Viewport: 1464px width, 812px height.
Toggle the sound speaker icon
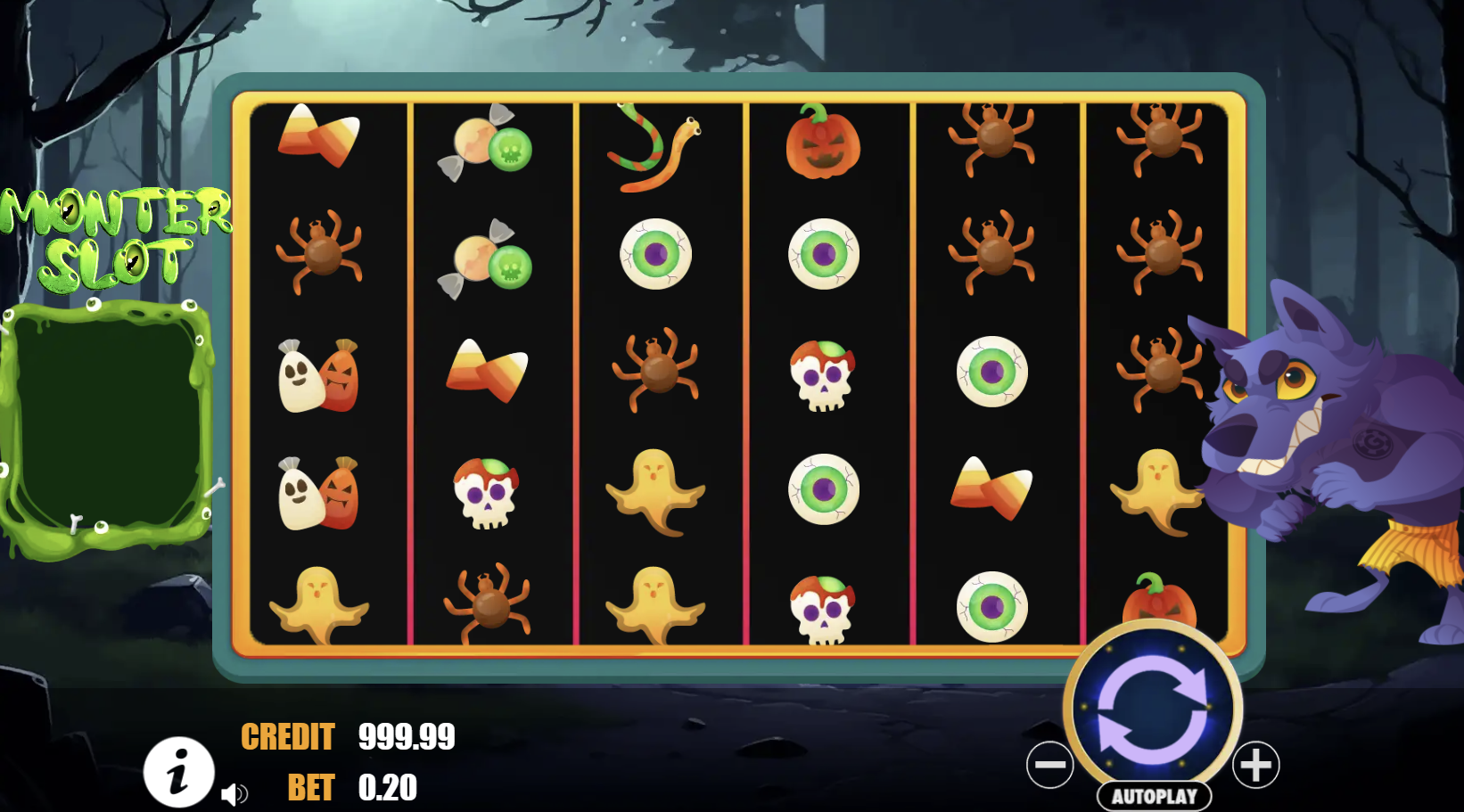(x=234, y=794)
